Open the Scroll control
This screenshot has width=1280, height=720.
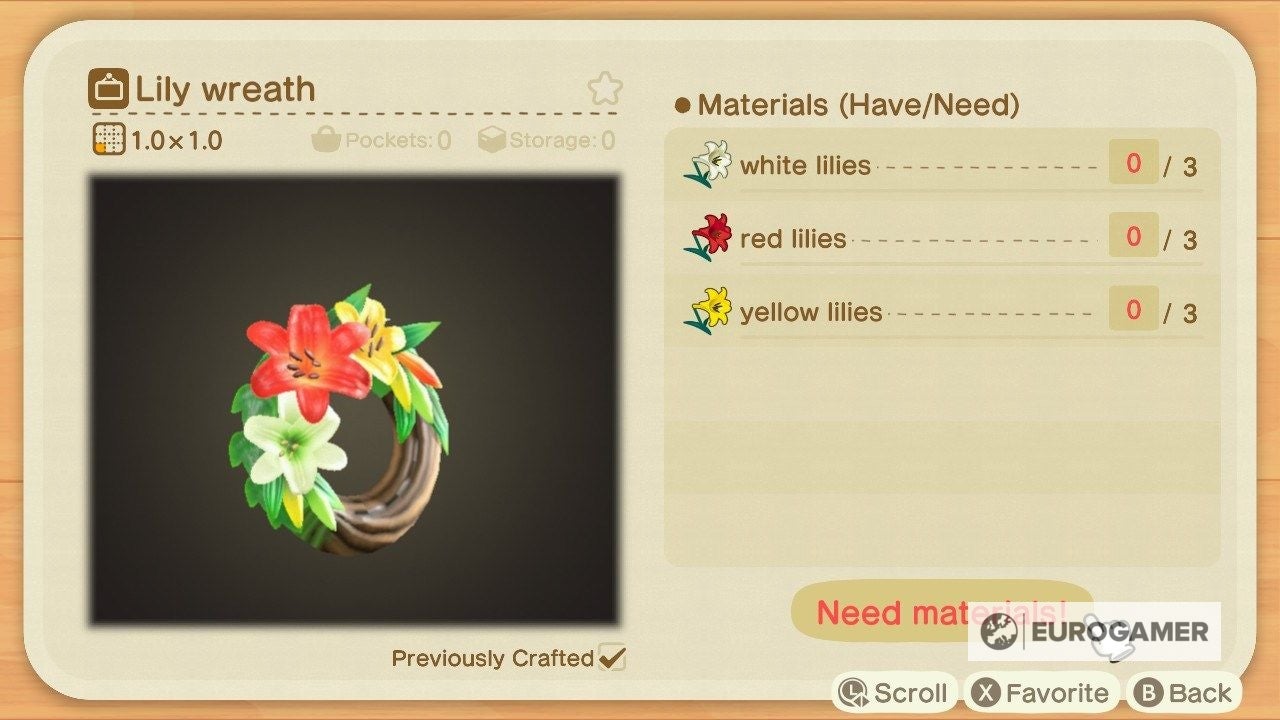894,691
